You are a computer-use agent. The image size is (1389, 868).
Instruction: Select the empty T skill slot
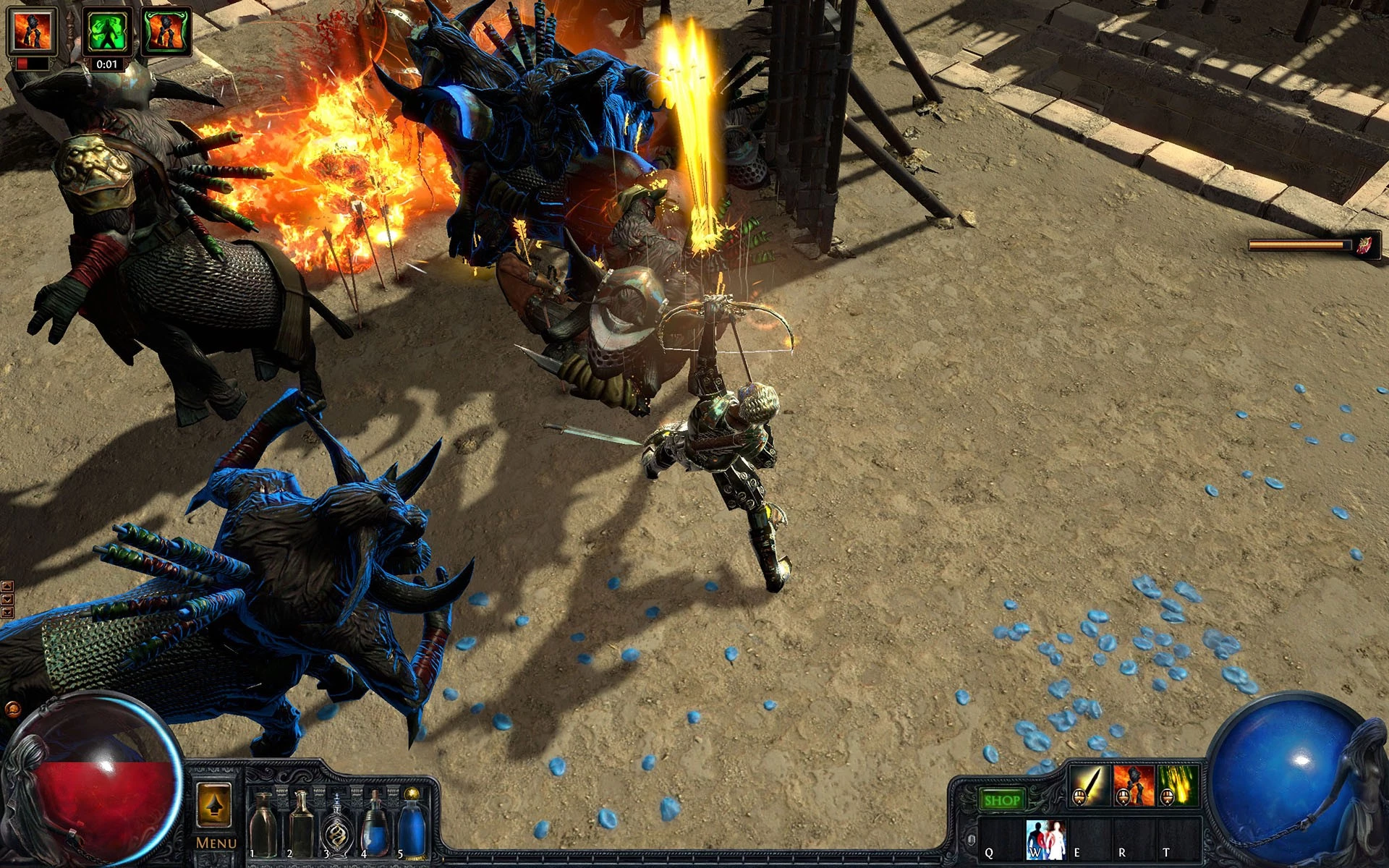click(x=1178, y=839)
